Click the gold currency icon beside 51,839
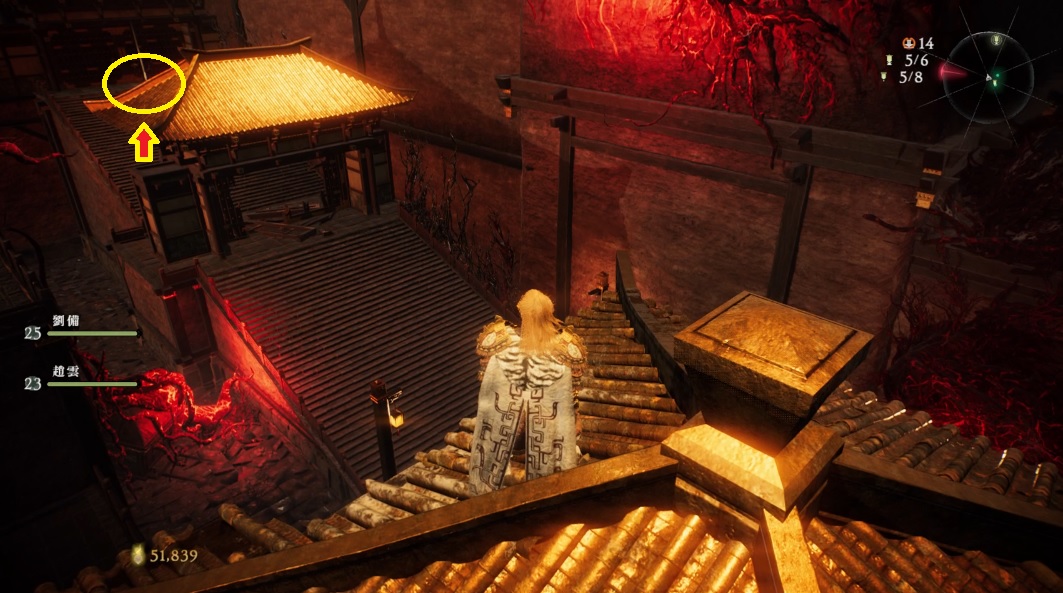Image resolution: width=1063 pixels, height=593 pixels. (x=137, y=554)
